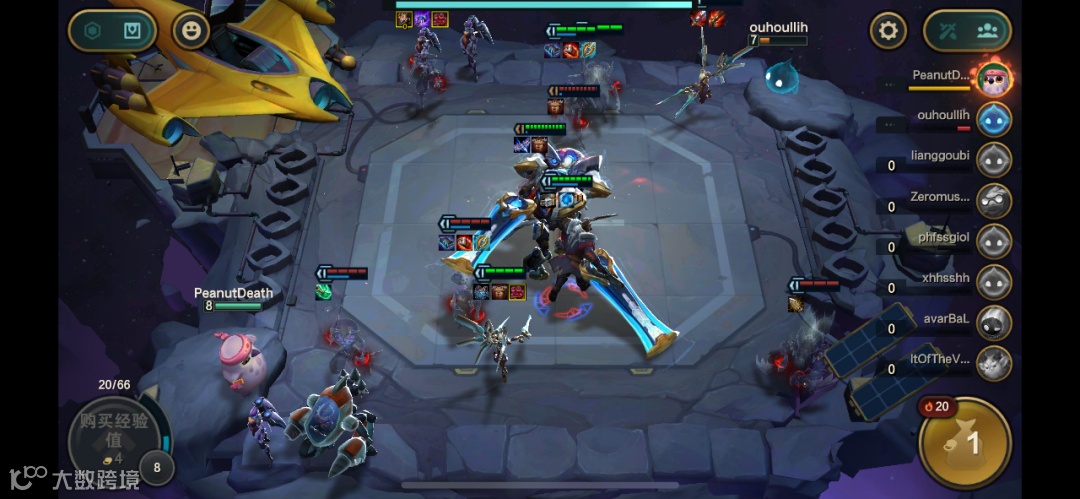Select phfssgiol in the player list
This screenshot has width=1080, height=499.
point(993,241)
